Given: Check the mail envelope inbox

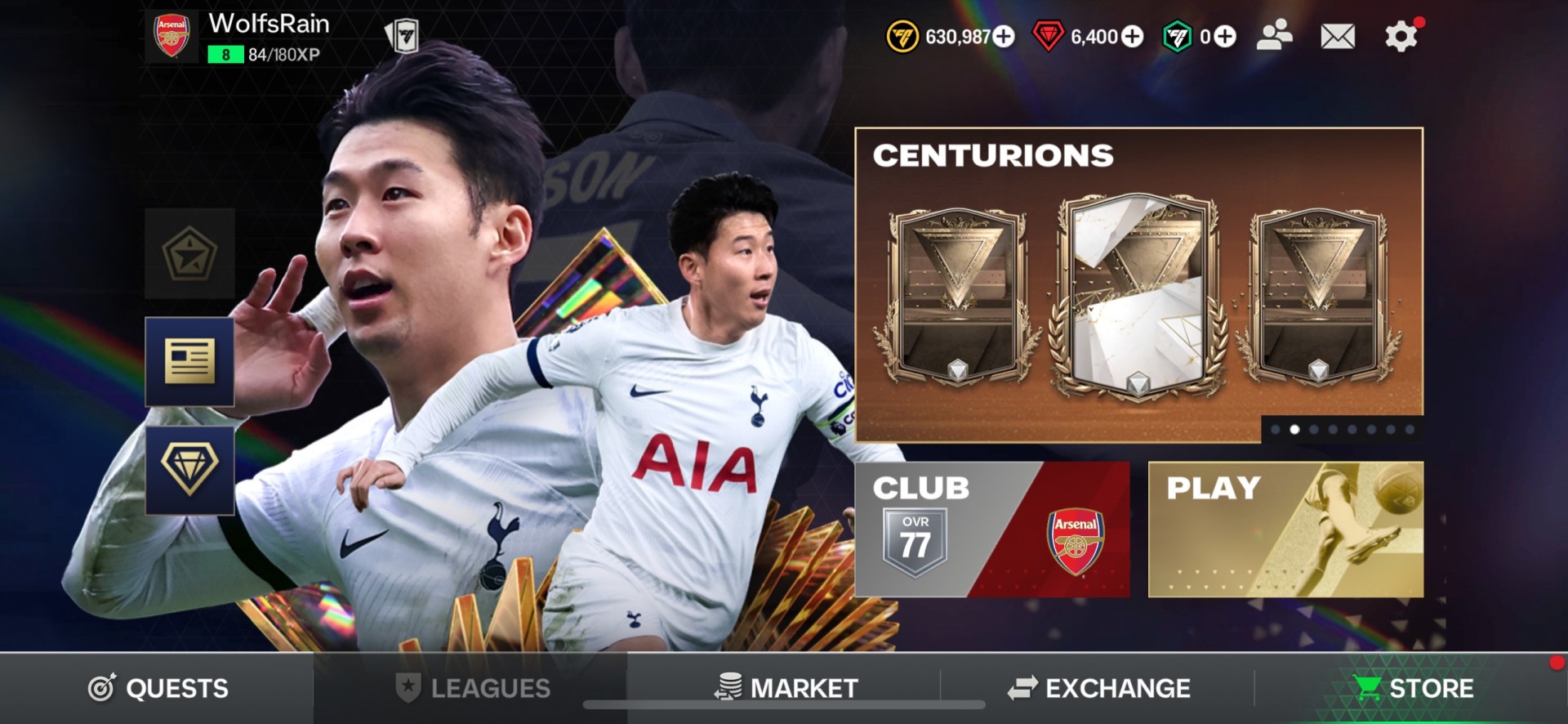Looking at the screenshot, I should click(x=1337, y=36).
